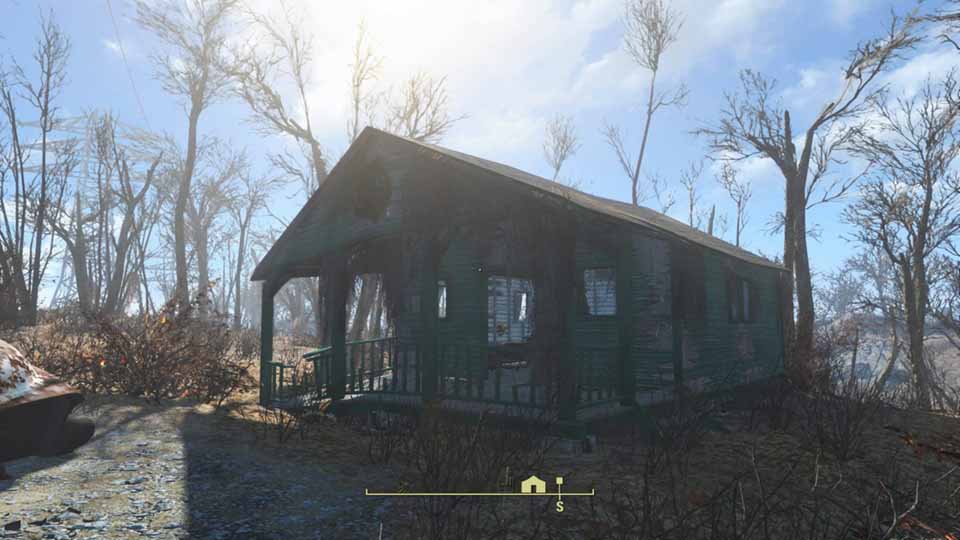Select the square quest marker on the compass
The image size is (960, 540).
point(559,482)
